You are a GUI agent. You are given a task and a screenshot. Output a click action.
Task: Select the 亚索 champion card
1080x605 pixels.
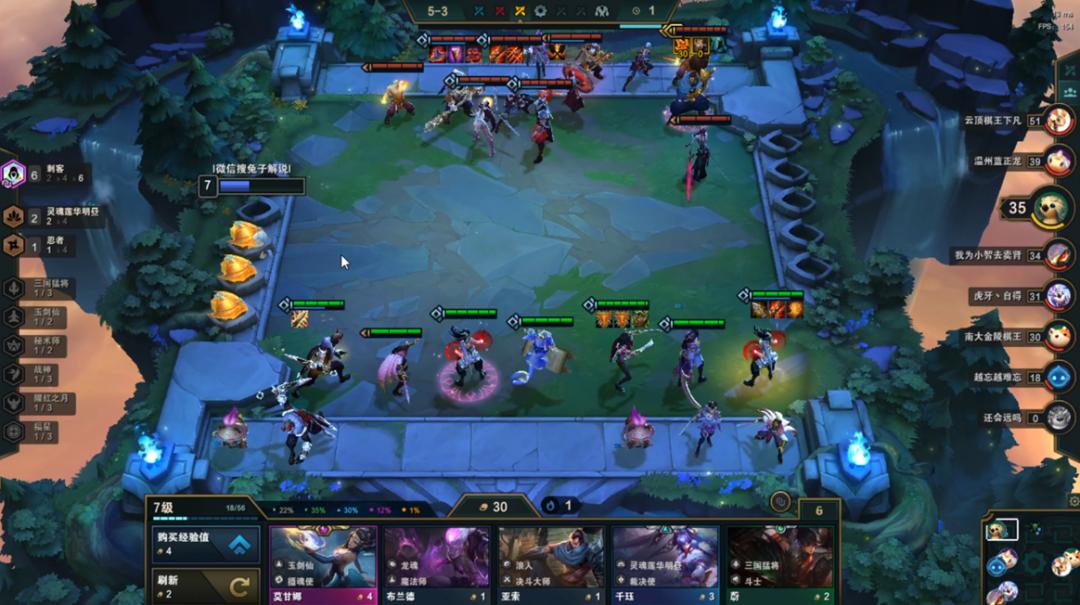click(551, 564)
